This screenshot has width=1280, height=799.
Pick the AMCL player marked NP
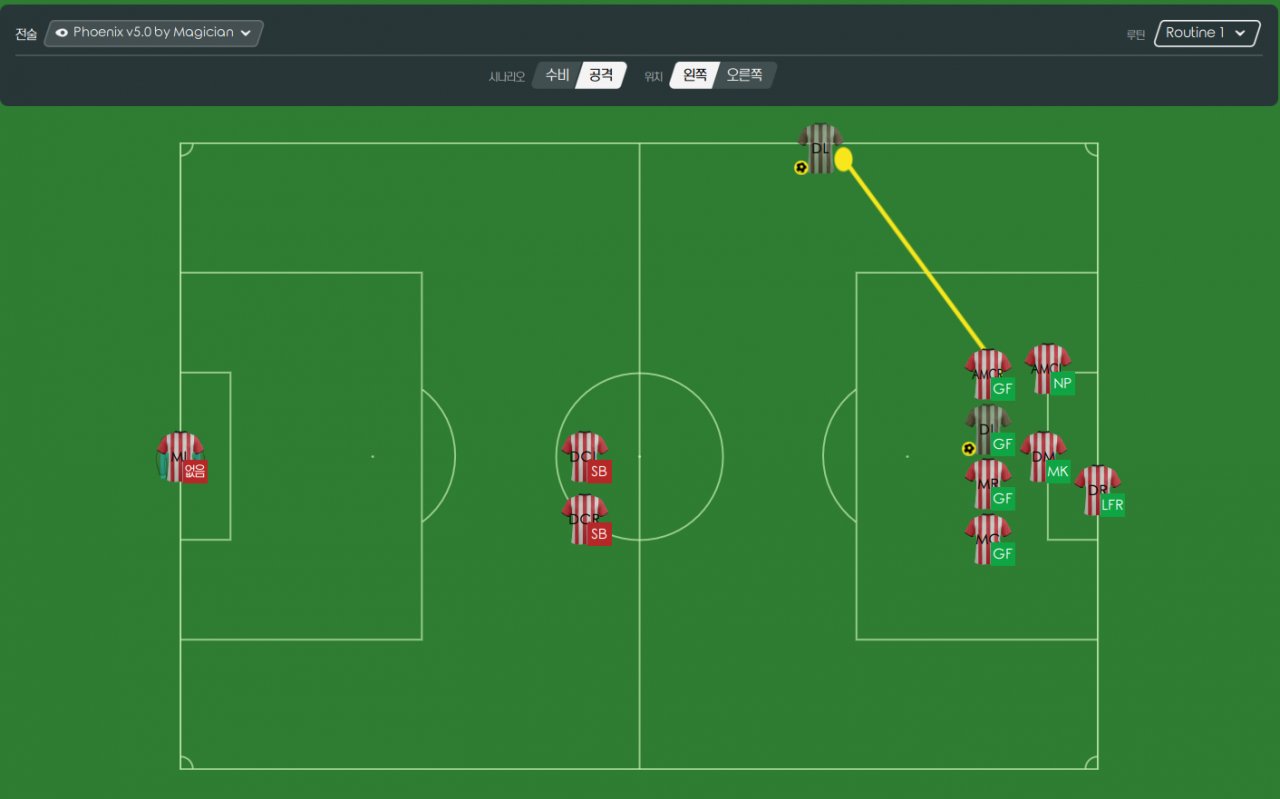[1047, 369]
